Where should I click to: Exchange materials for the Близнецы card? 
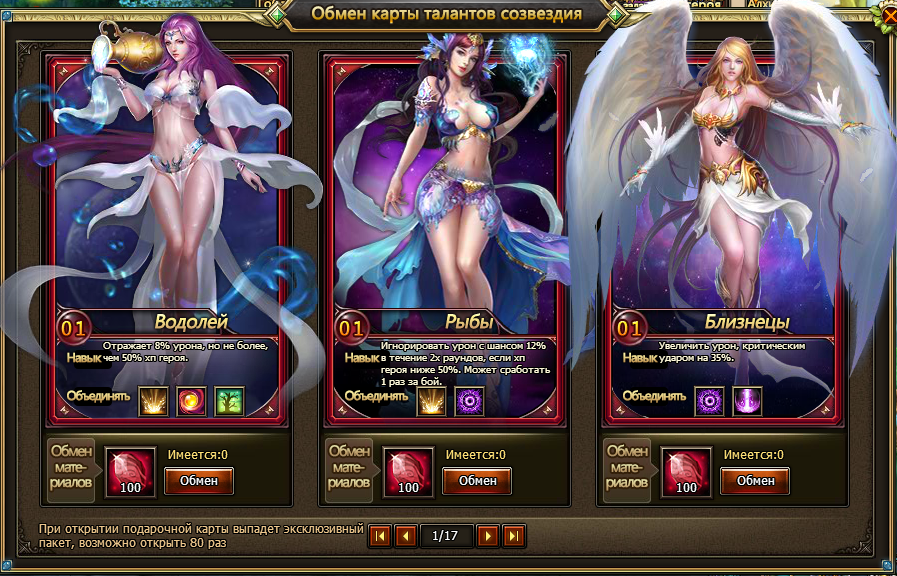[755, 480]
